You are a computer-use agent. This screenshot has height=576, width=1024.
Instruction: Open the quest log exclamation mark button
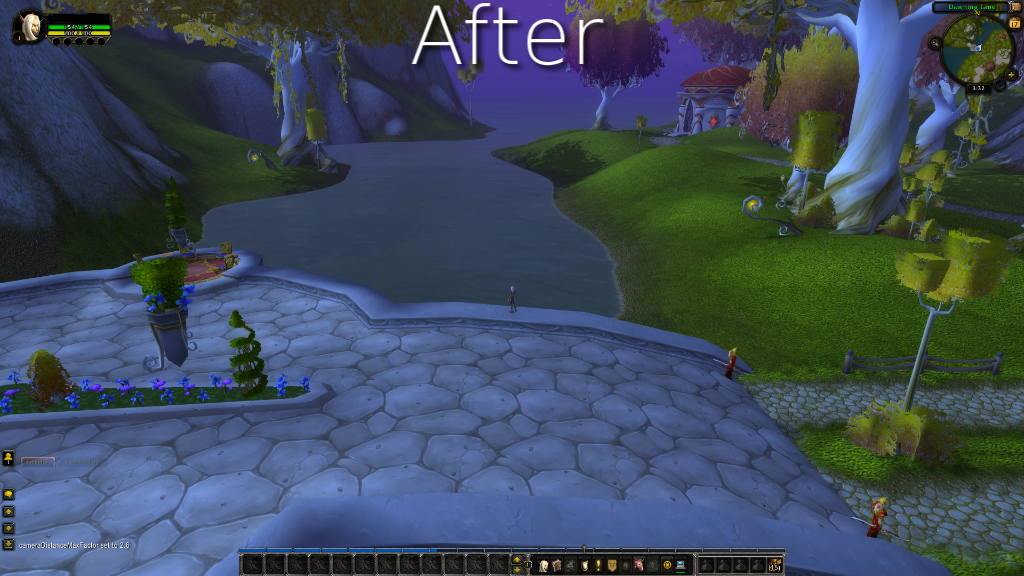click(x=598, y=565)
